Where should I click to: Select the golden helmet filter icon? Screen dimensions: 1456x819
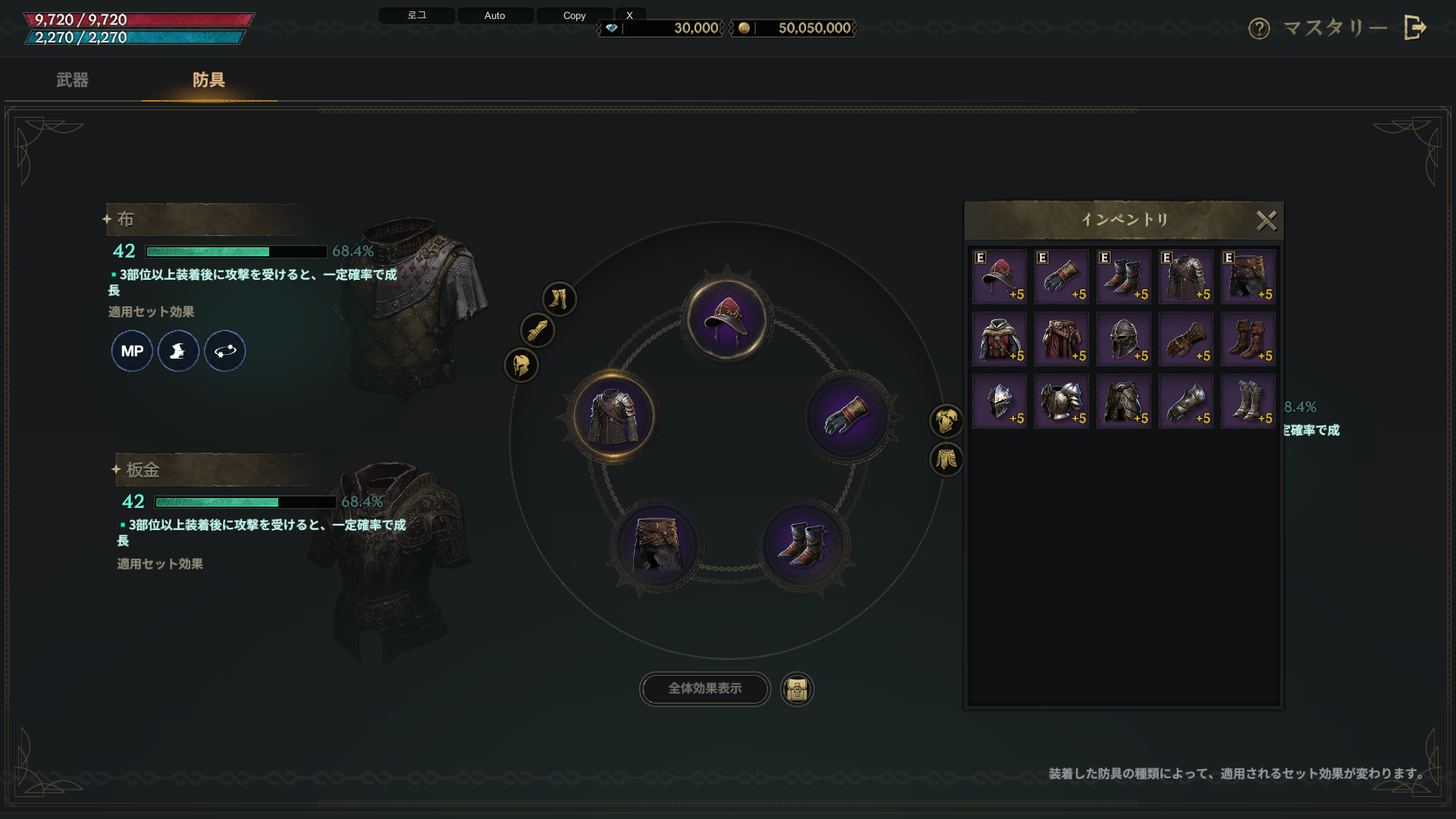click(x=521, y=366)
